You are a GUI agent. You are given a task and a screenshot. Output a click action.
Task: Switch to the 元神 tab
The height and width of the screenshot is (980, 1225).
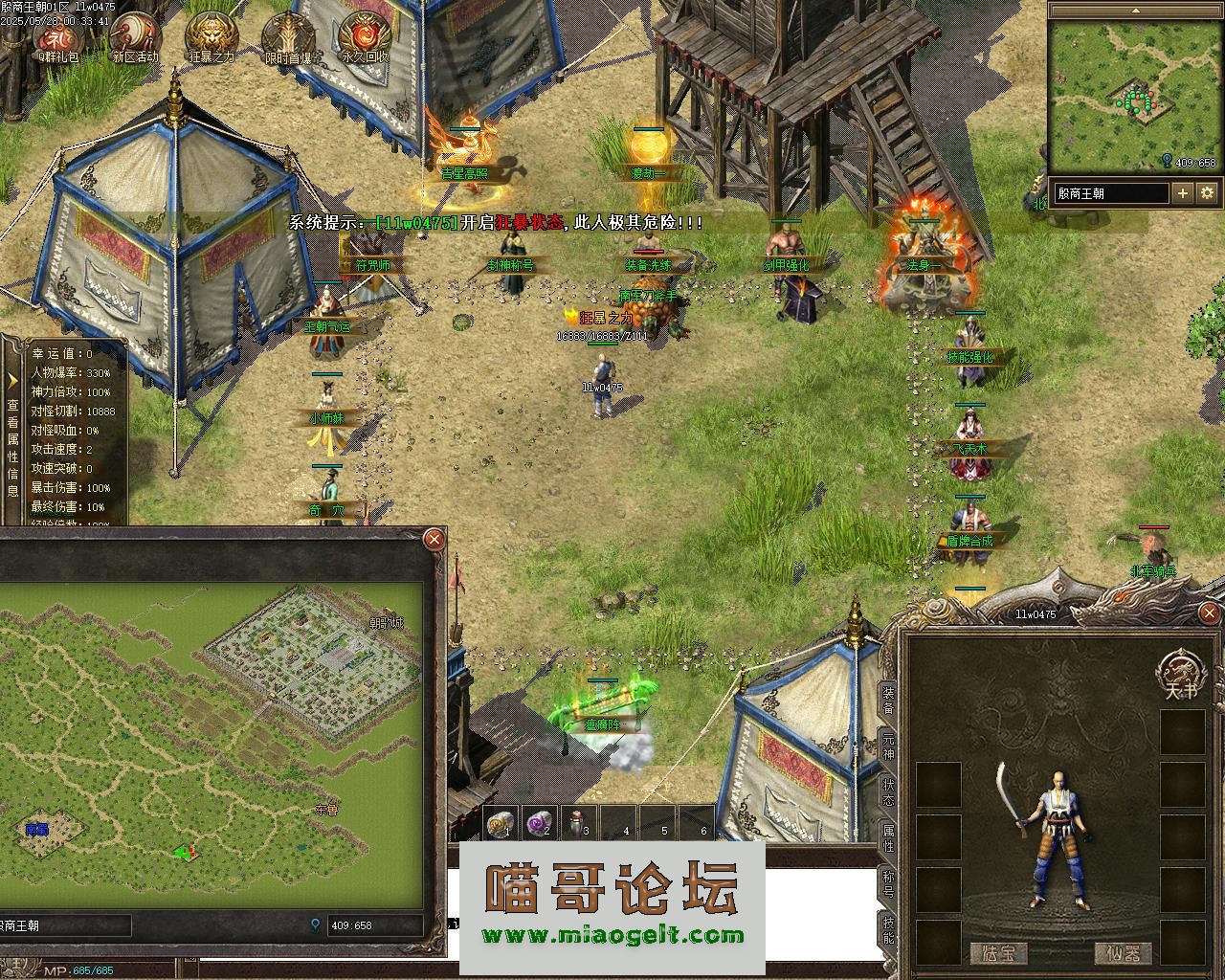pos(888,746)
